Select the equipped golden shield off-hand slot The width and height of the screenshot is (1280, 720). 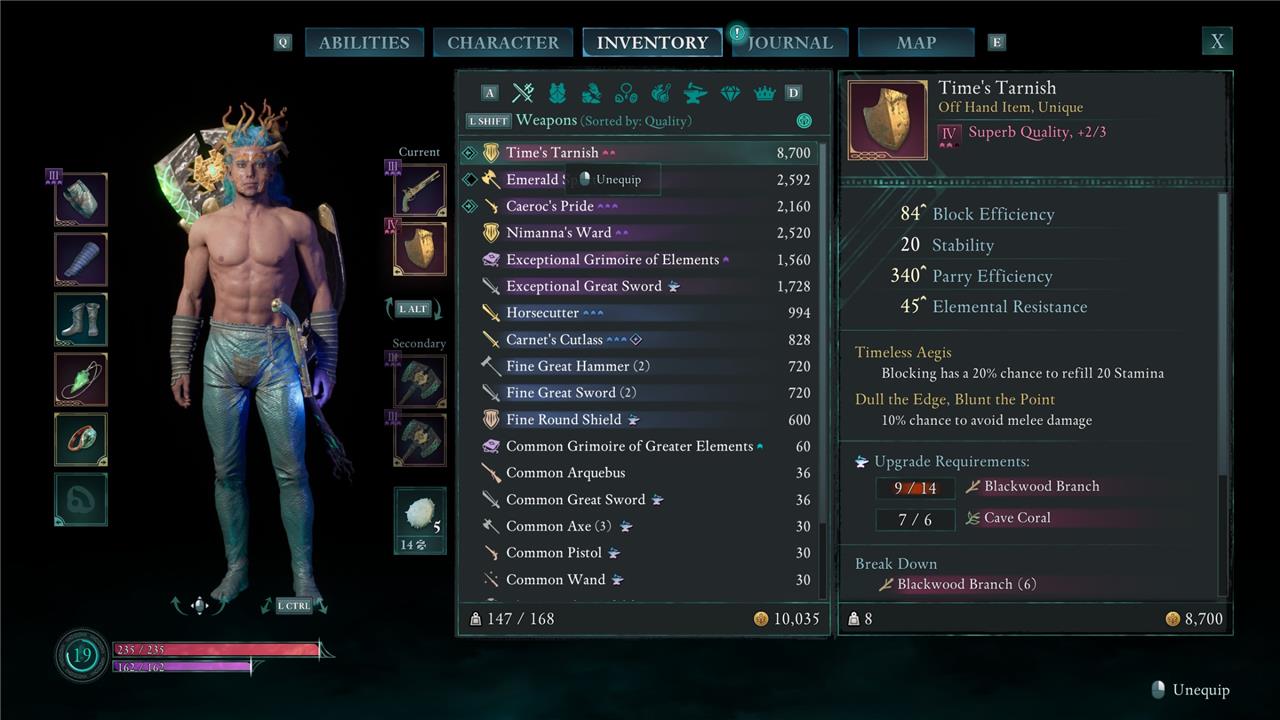420,248
